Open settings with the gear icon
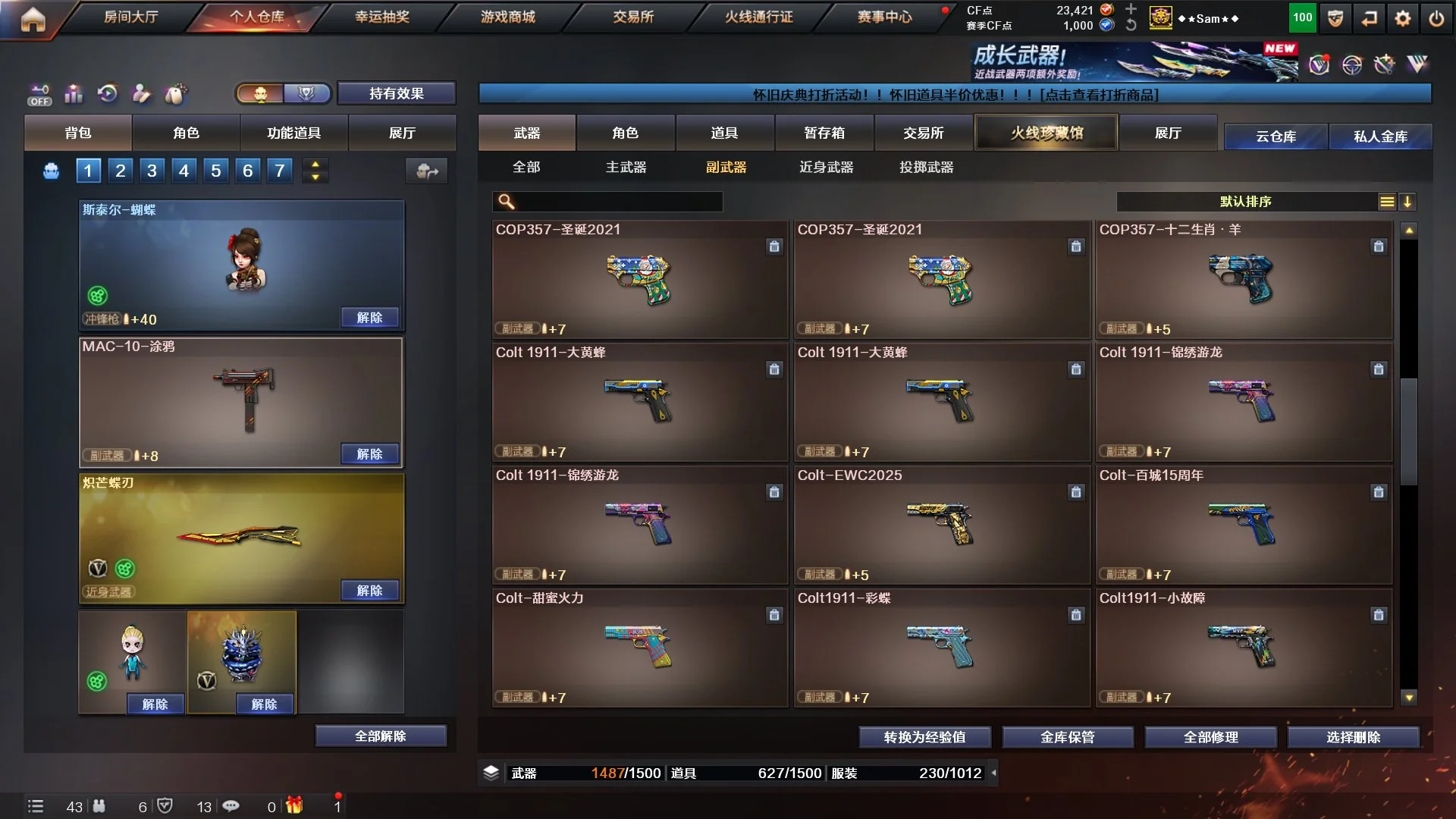The width and height of the screenshot is (1456, 819). point(1403,19)
